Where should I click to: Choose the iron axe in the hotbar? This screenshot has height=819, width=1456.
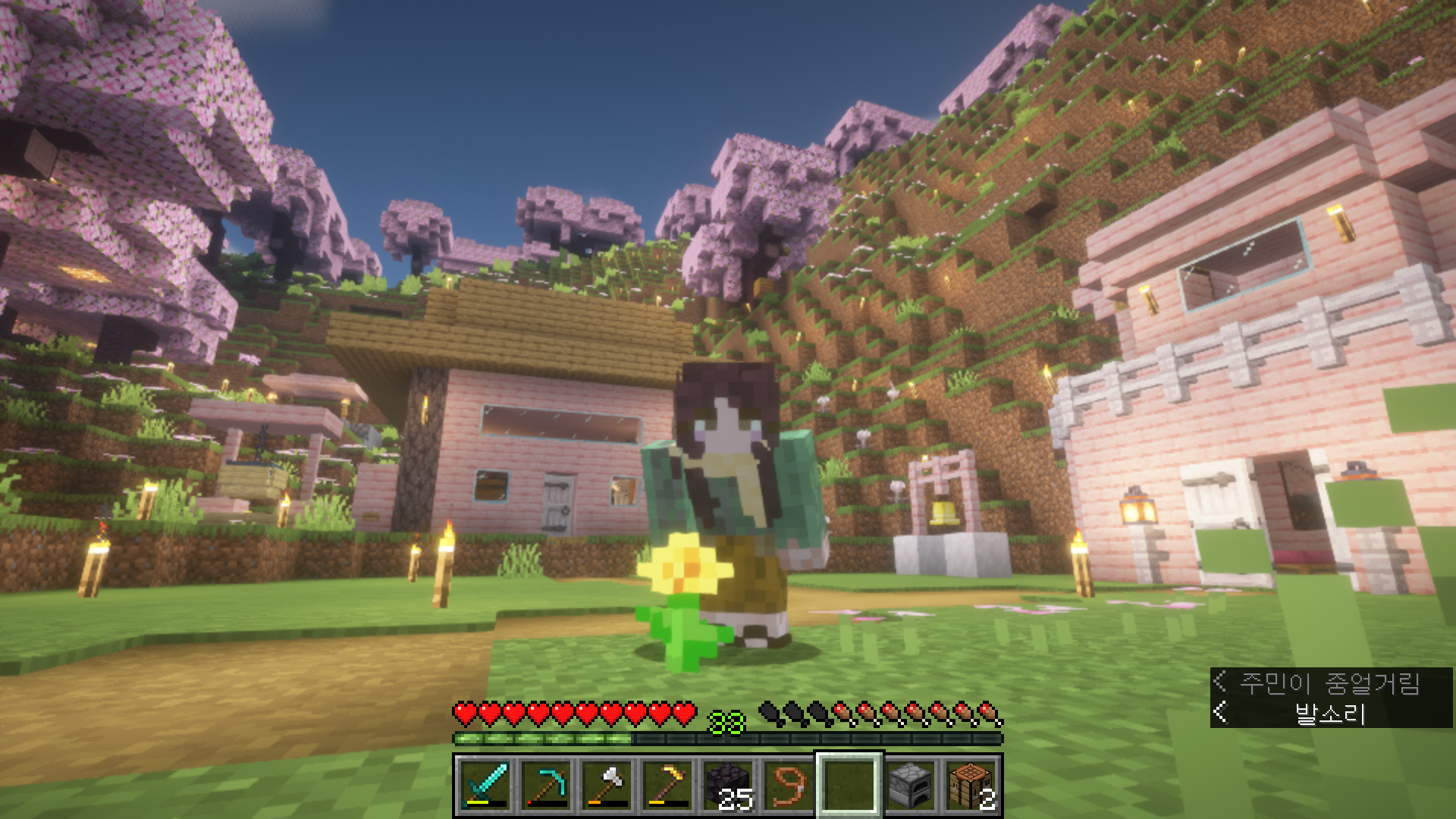606,785
